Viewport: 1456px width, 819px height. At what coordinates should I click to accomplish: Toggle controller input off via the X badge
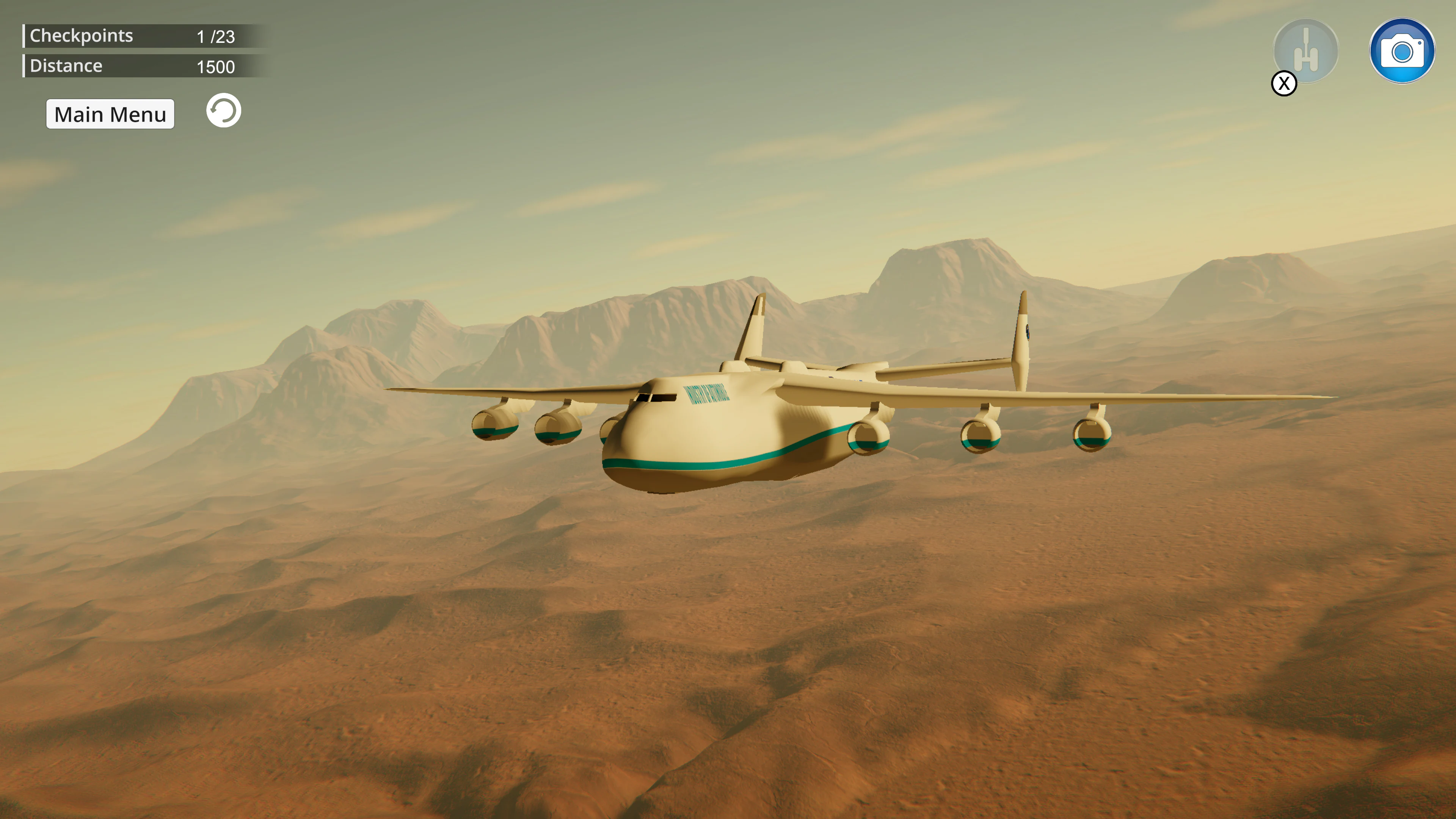1283,83
